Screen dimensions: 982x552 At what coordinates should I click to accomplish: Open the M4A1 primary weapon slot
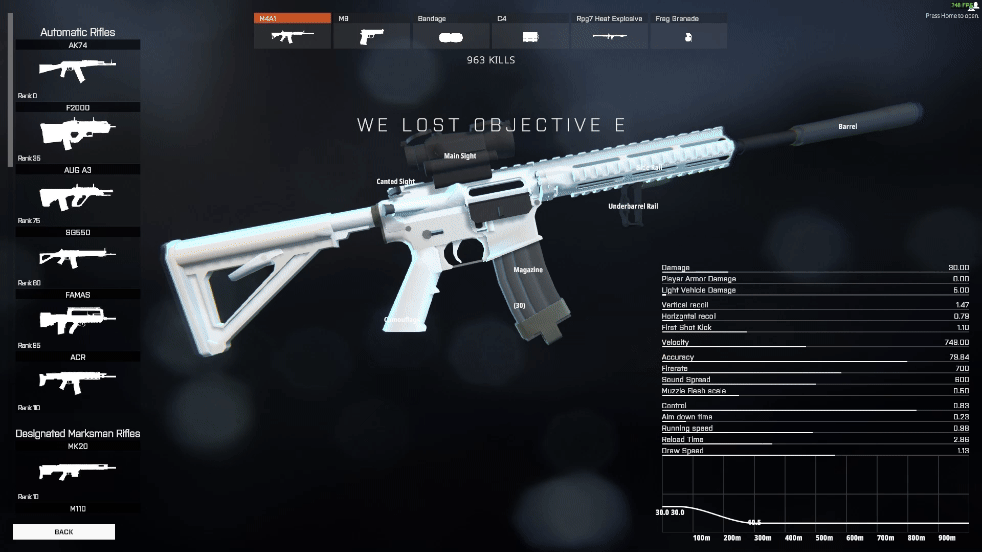(292, 35)
